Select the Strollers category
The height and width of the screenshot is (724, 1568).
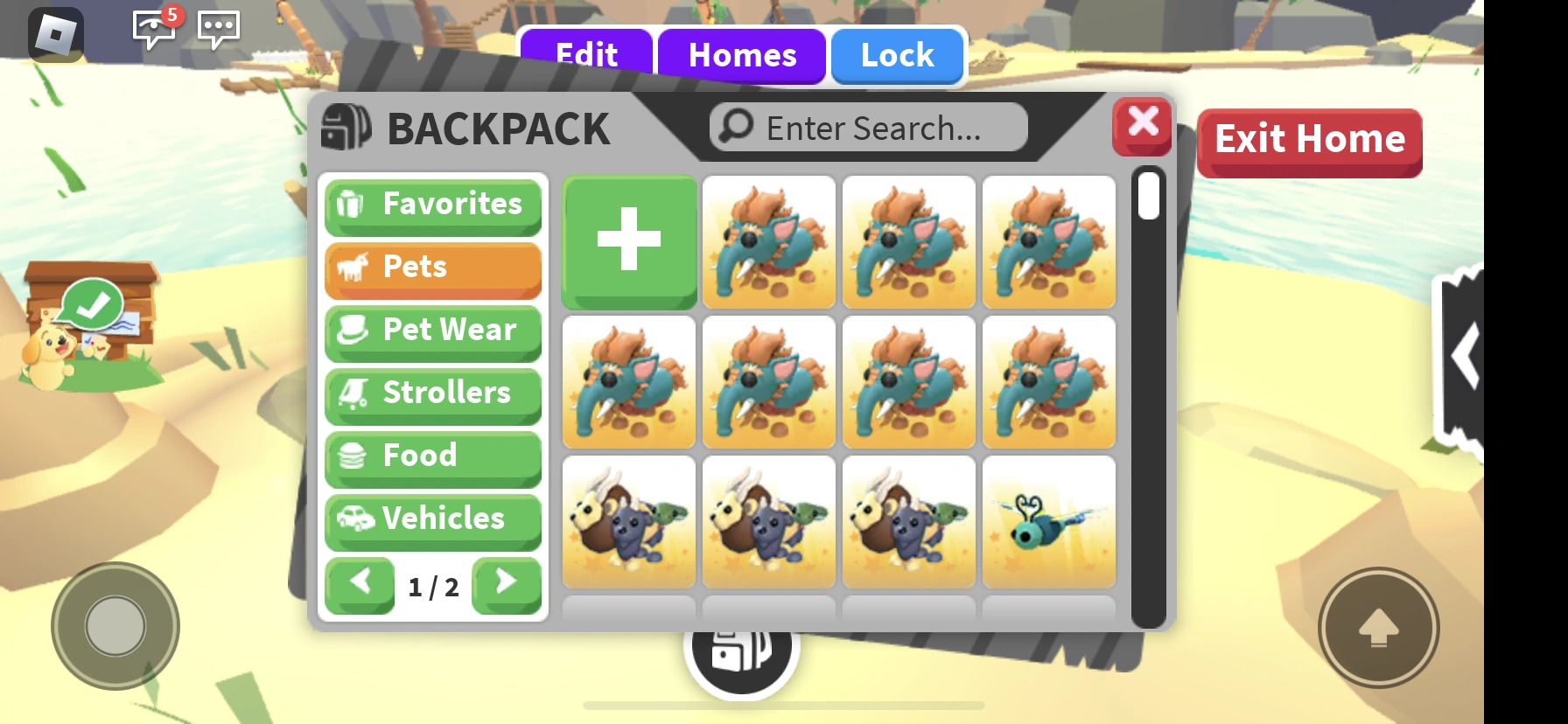click(x=432, y=393)
